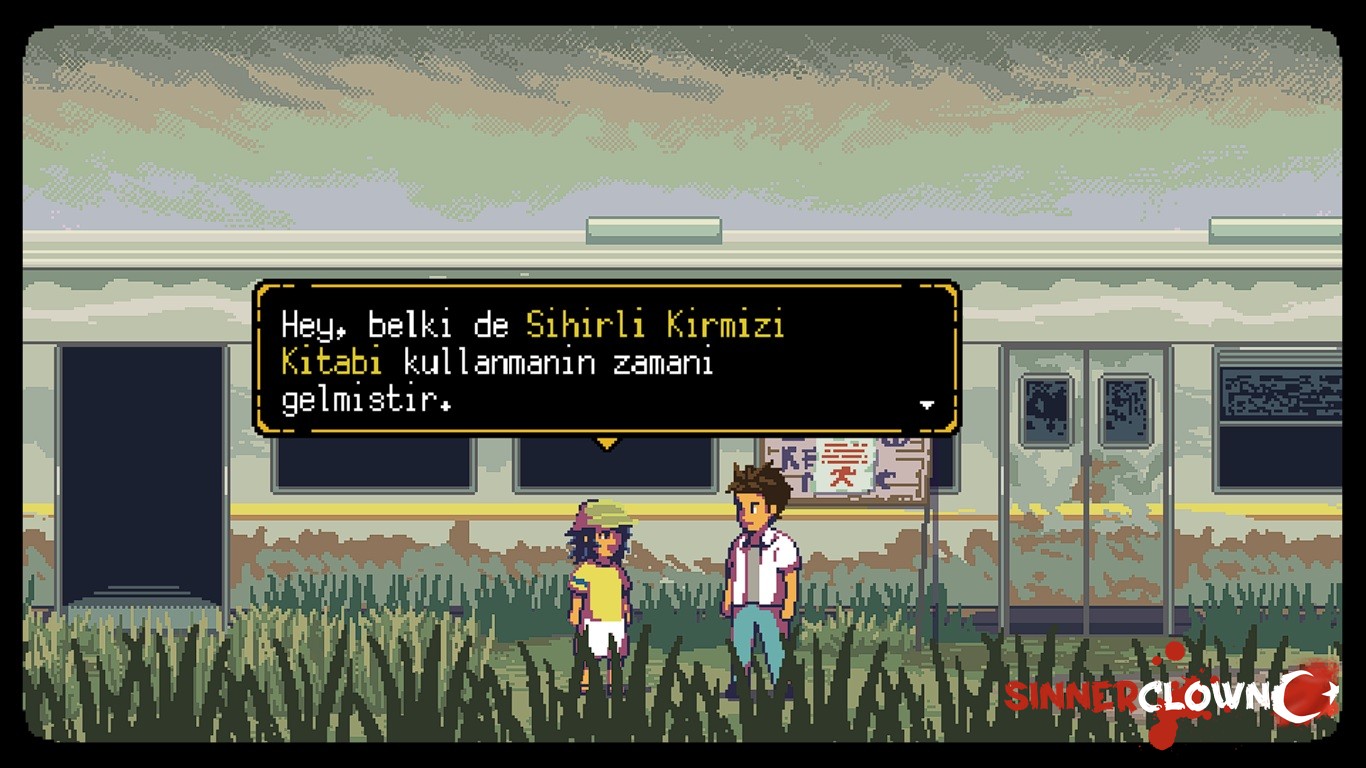Click the Sihirli Kirmizi Kitabi dialogue box
The image size is (1366, 768).
606,360
